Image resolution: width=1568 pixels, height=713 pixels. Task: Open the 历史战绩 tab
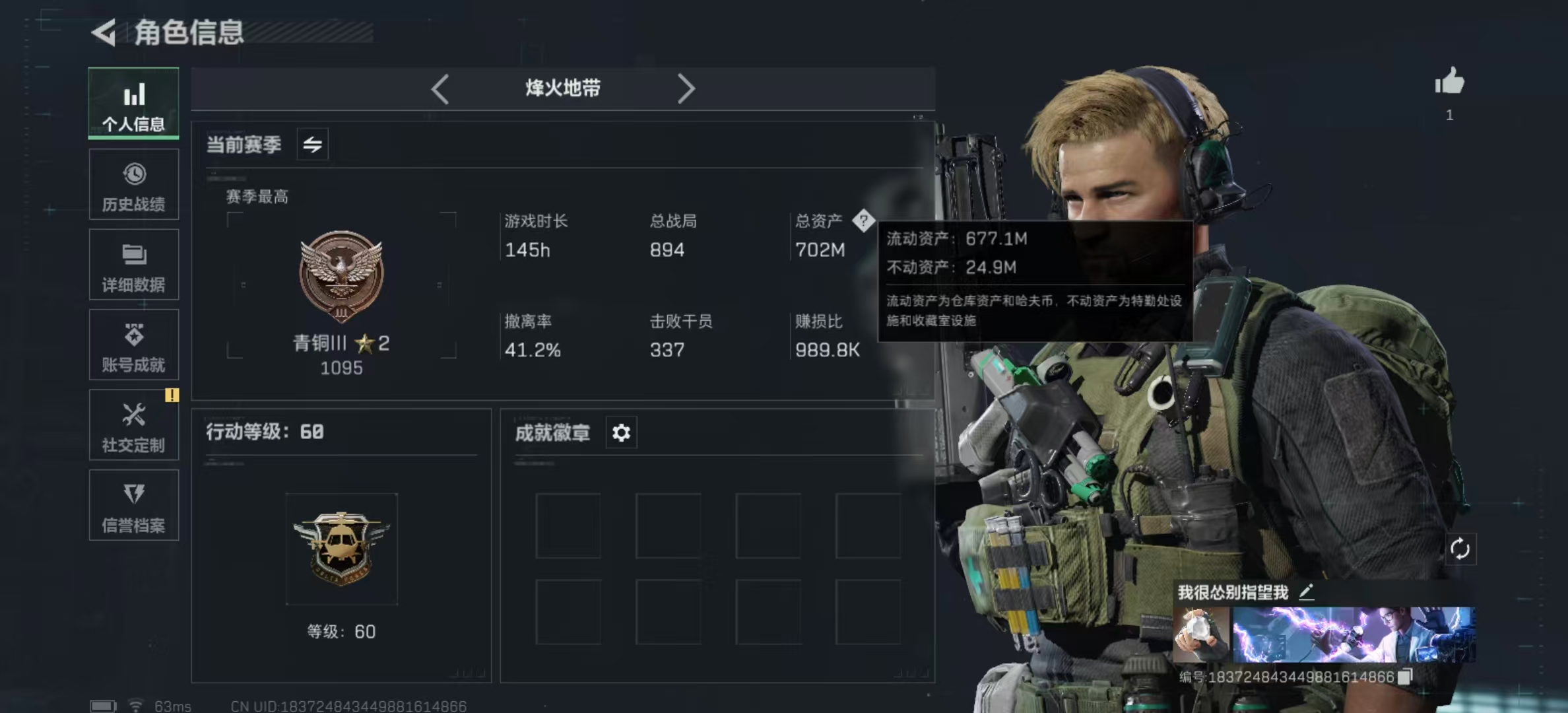click(x=133, y=184)
